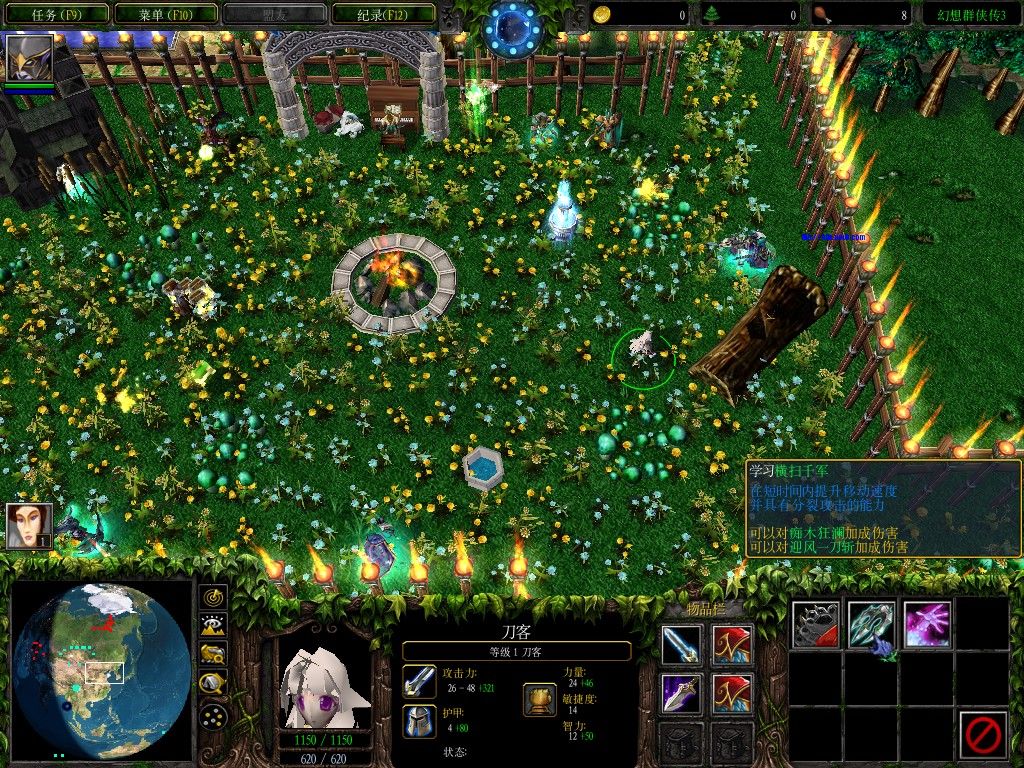The height and width of the screenshot is (768, 1024).
Task: Click the formation movement toggle button
Action: 213,716
